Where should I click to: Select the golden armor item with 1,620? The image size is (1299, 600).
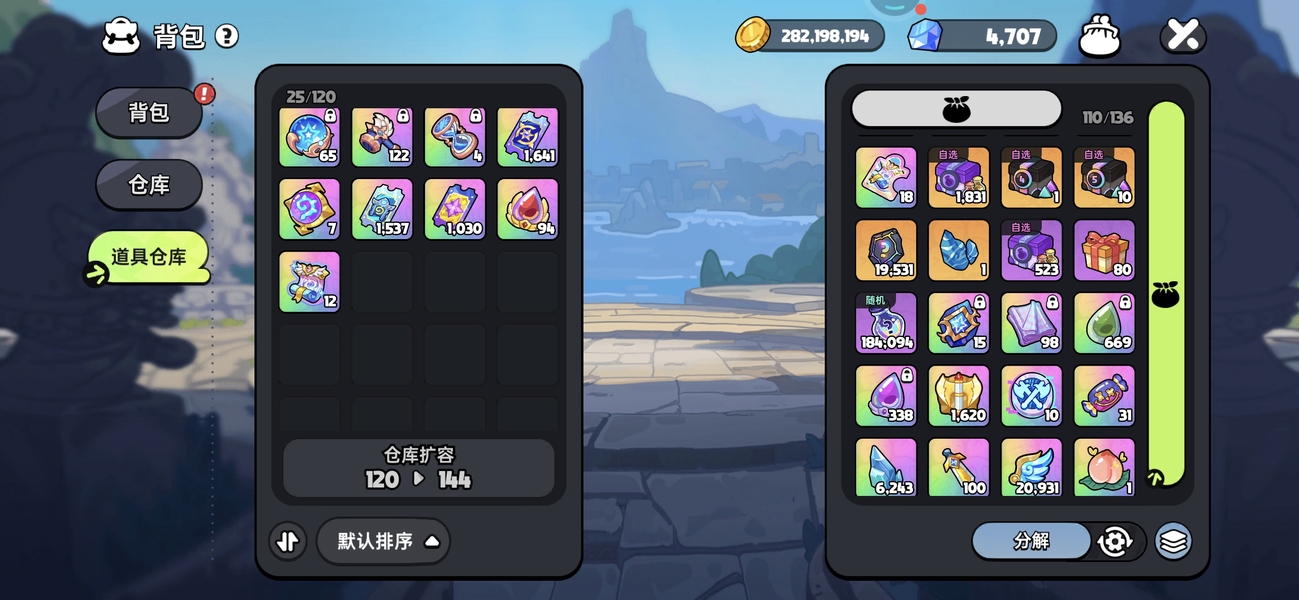[x=959, y=396]
